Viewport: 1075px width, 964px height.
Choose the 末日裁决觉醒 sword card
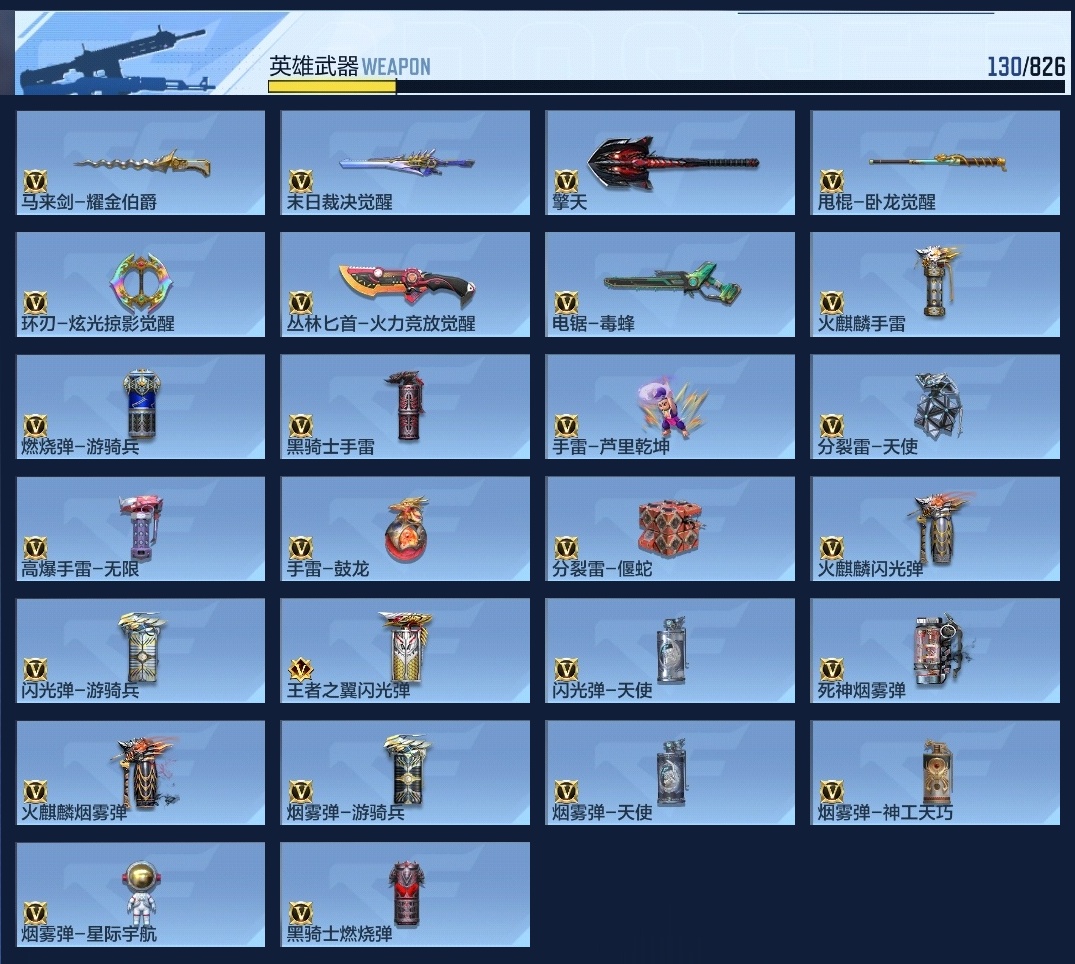[405, 162]
